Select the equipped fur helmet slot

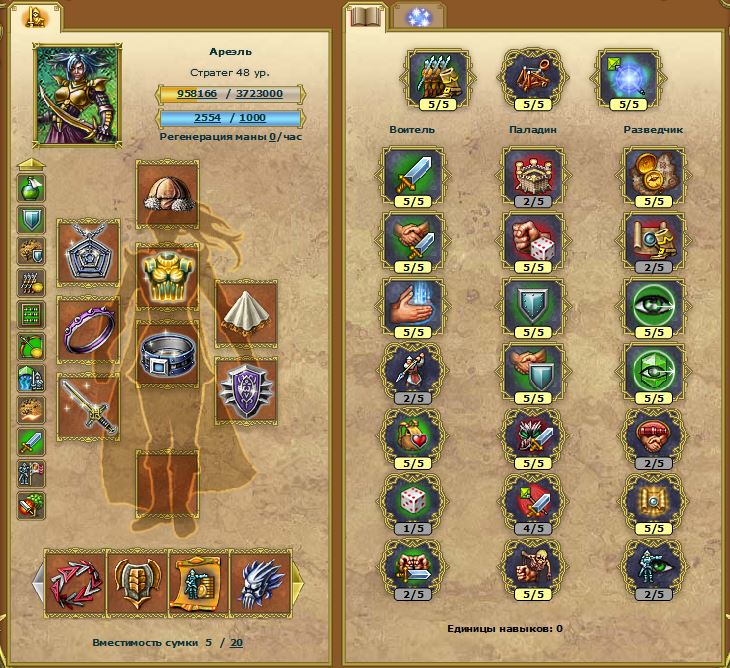tap(167, 192)
